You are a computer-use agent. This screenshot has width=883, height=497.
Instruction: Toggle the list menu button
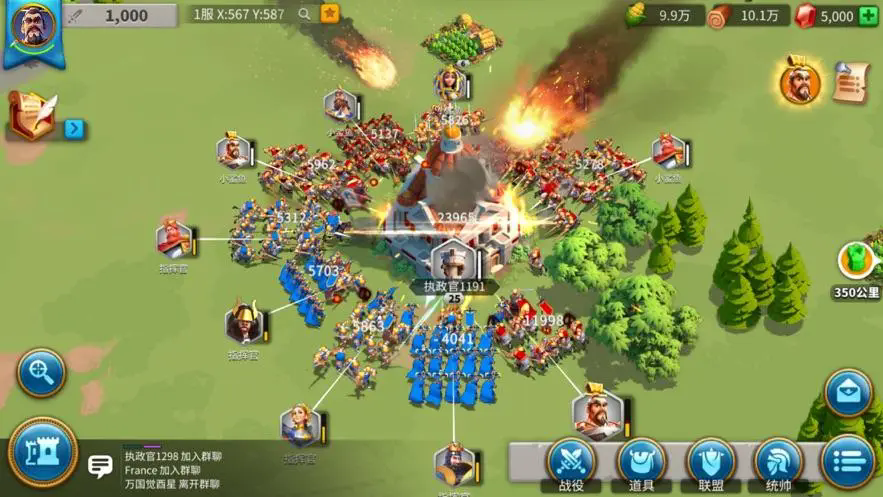[847, 462]
